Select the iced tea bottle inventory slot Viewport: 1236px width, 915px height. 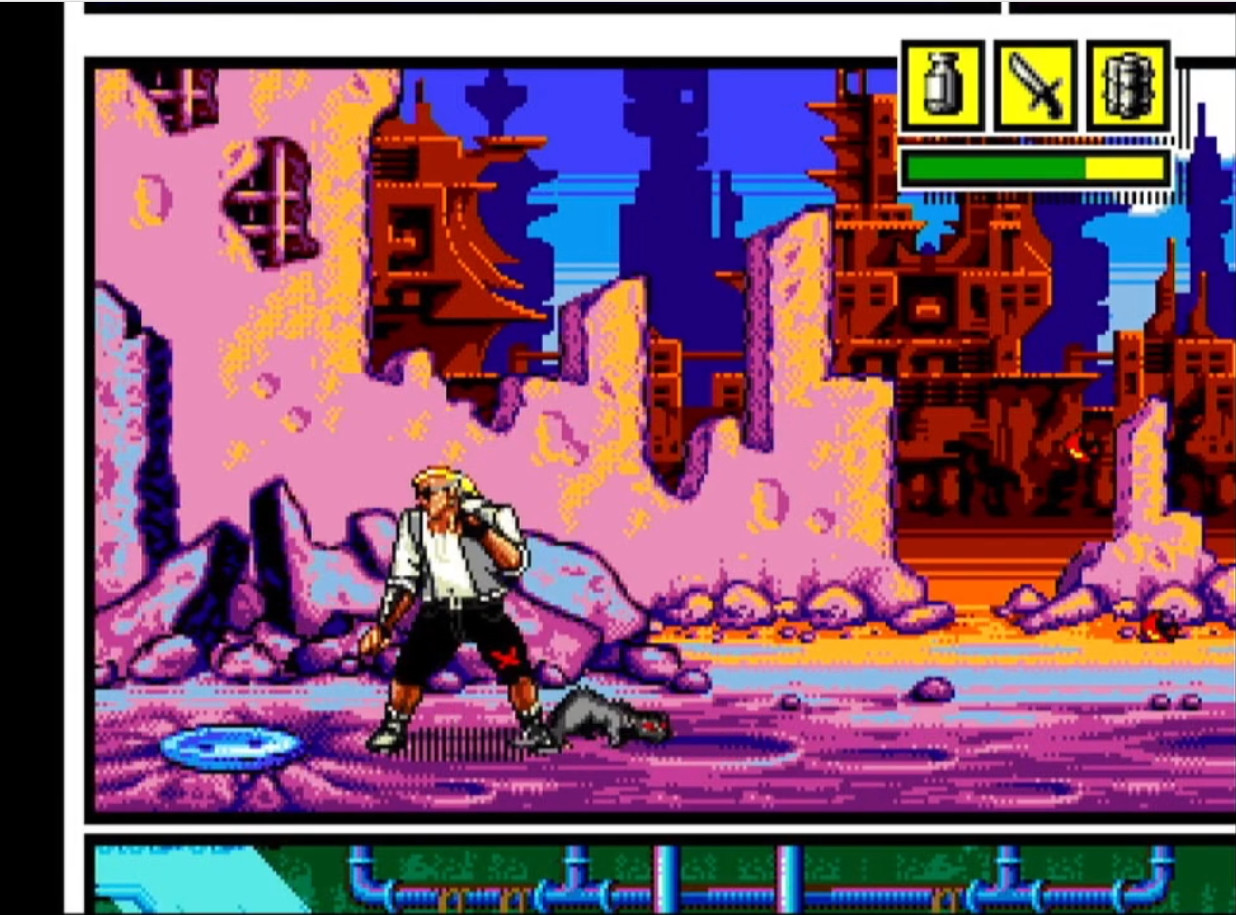coord(942,87)
